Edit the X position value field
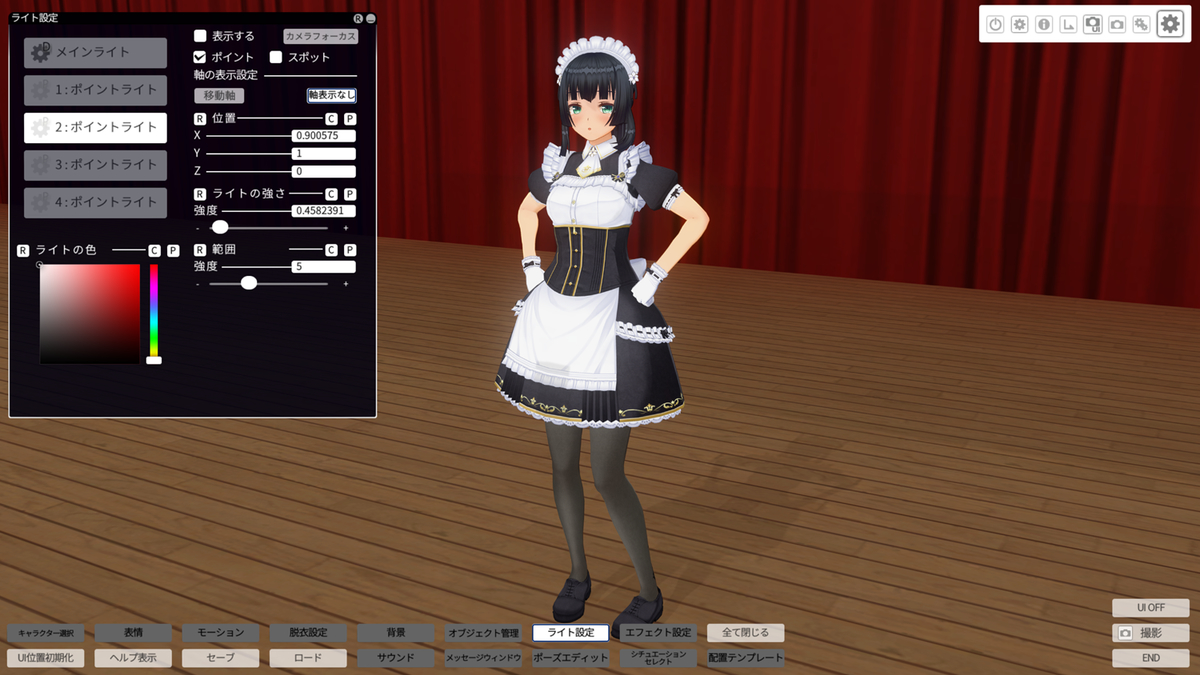This screenshot has height=675, width=1200. coord(324,135)
